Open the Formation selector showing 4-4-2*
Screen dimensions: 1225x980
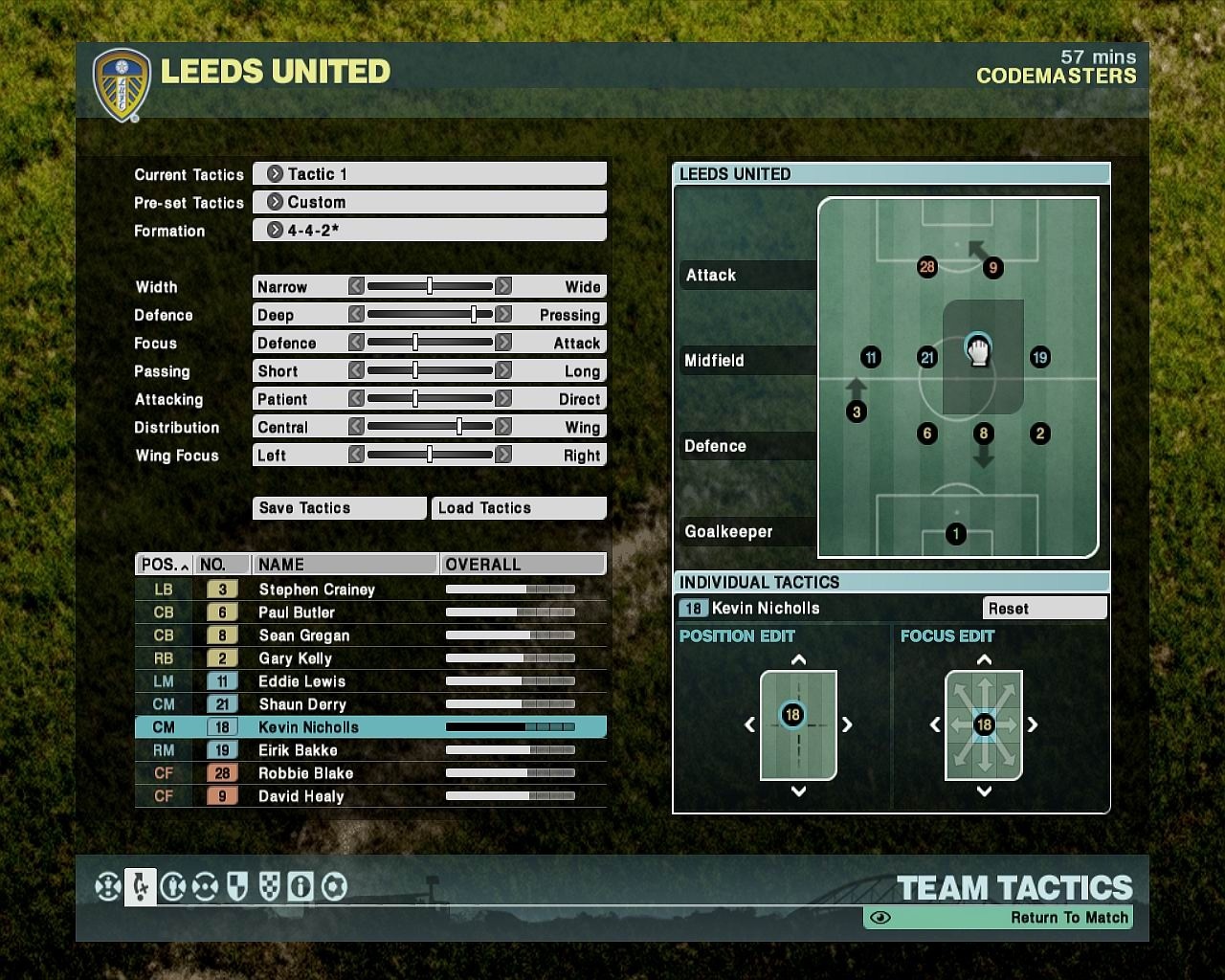tap(429, 230)
